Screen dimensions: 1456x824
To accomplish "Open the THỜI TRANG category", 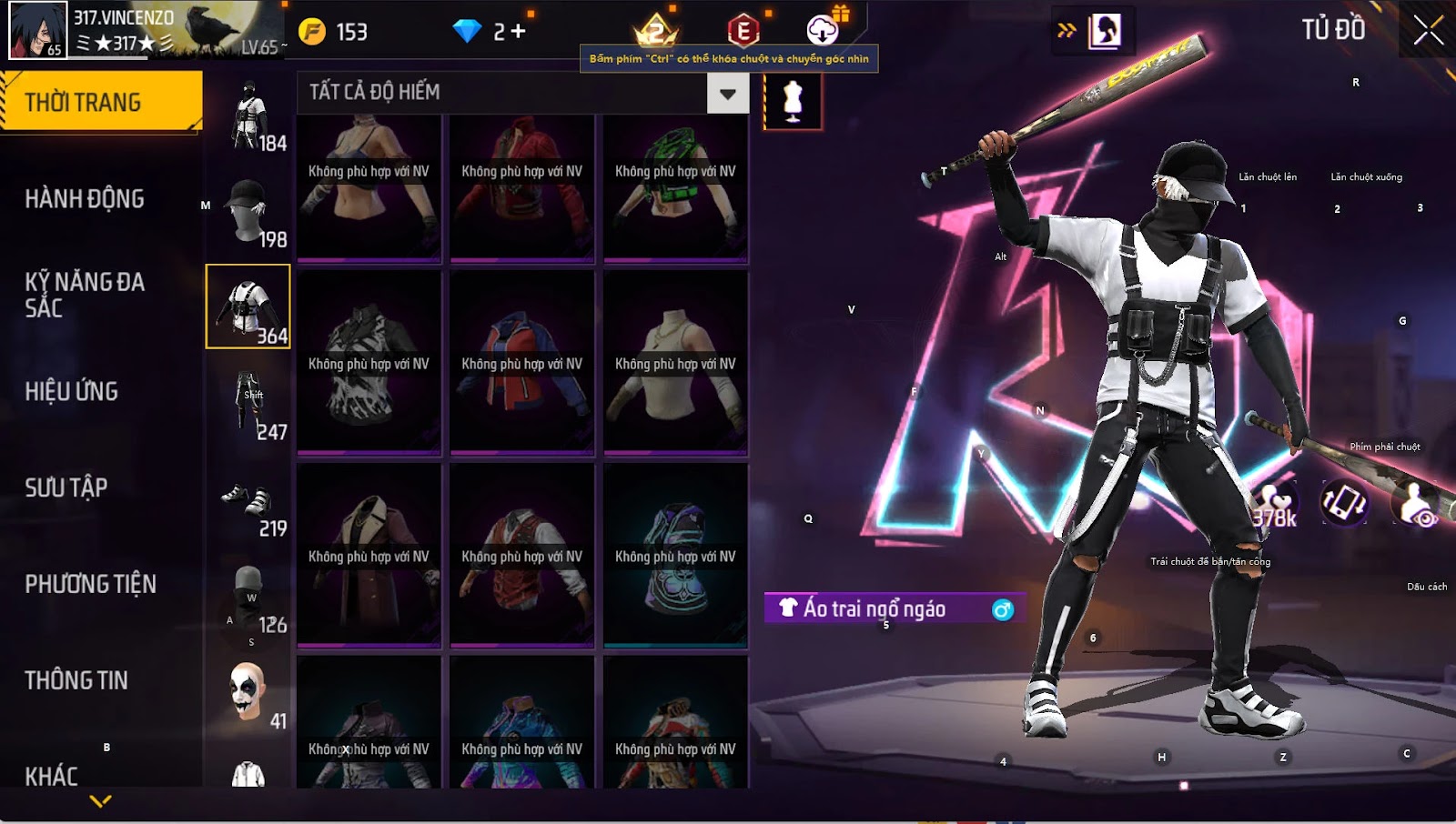I will pyautogui.click(x=100, y=102).
